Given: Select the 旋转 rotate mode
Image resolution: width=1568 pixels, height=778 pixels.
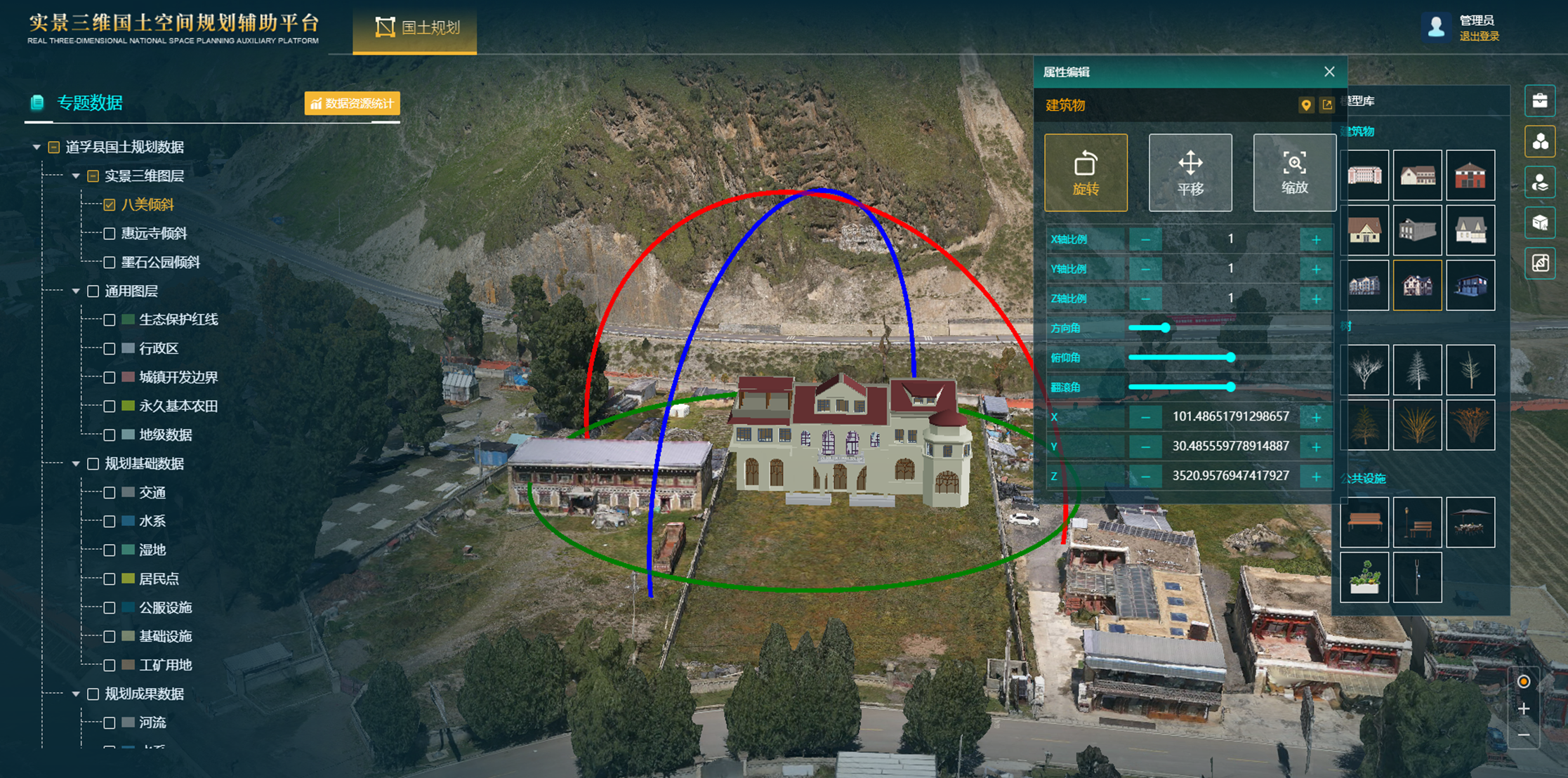Looking at the screenshot, I should tap(1086, 173).
